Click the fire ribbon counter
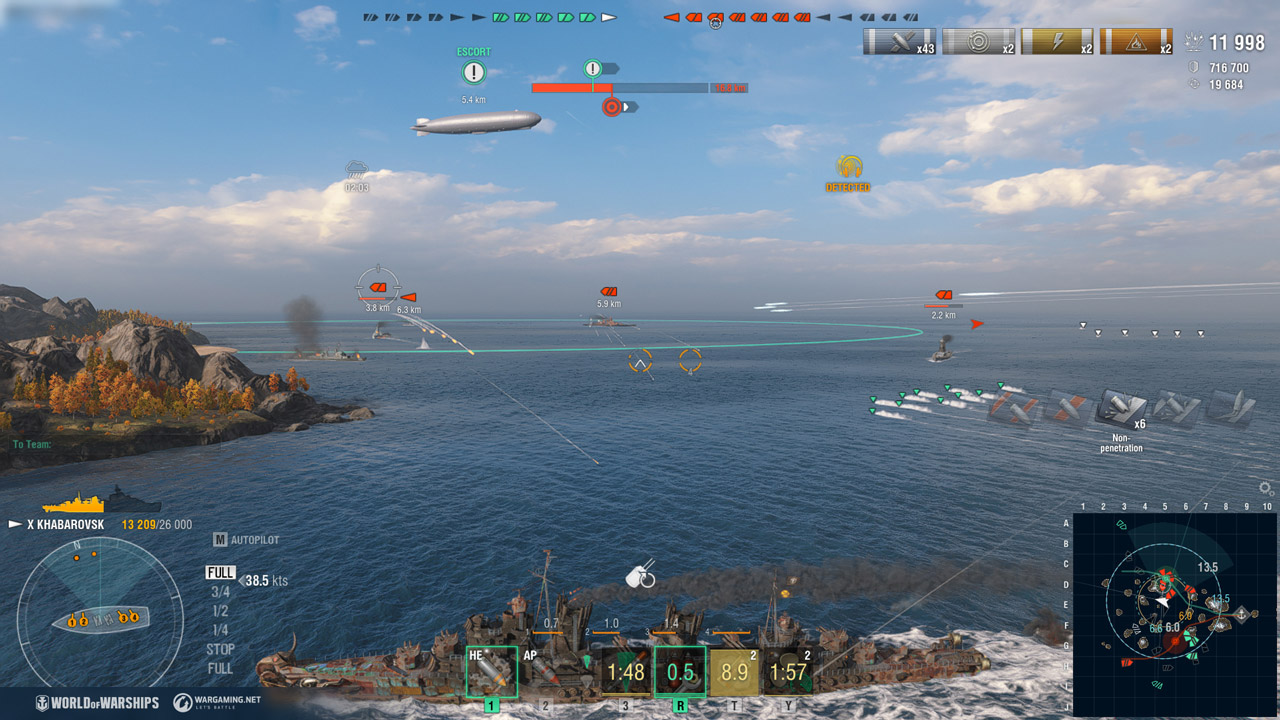The image size is (1280, 720). point(1135,43)
